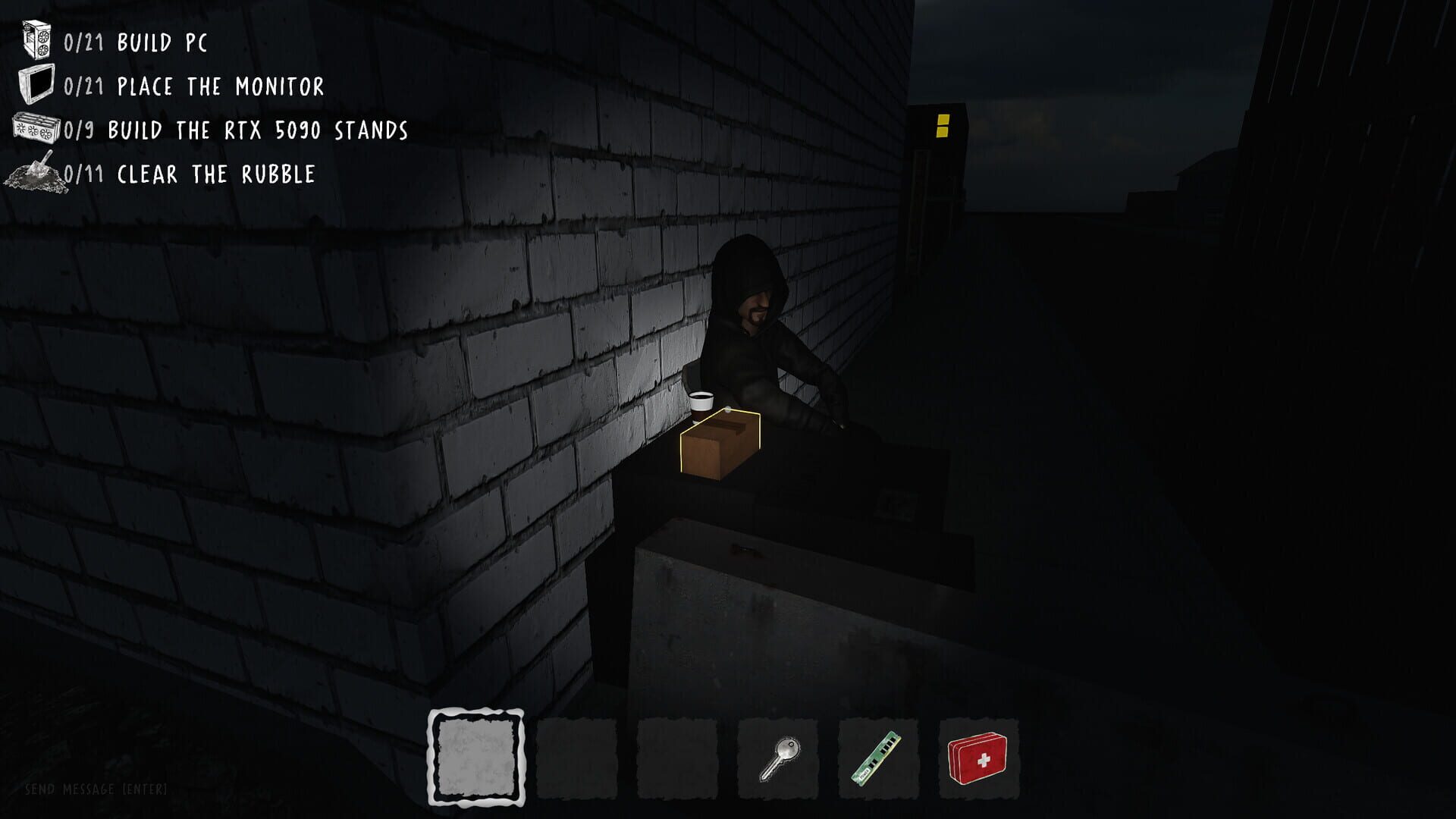This screenshot has width=1456, height=819.
Task: Select the Clear The Rubble quest text
Action: click(215, 172)
